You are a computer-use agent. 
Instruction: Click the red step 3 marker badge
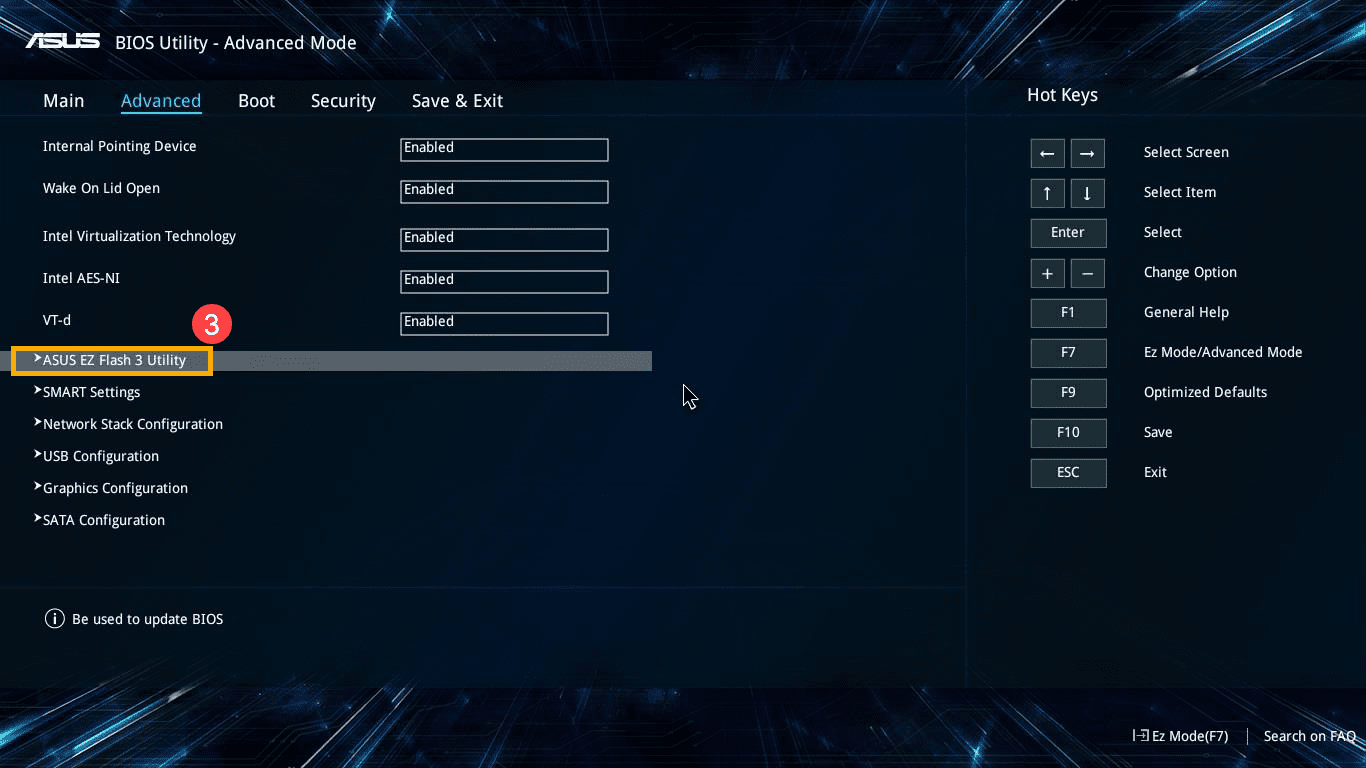212,324
